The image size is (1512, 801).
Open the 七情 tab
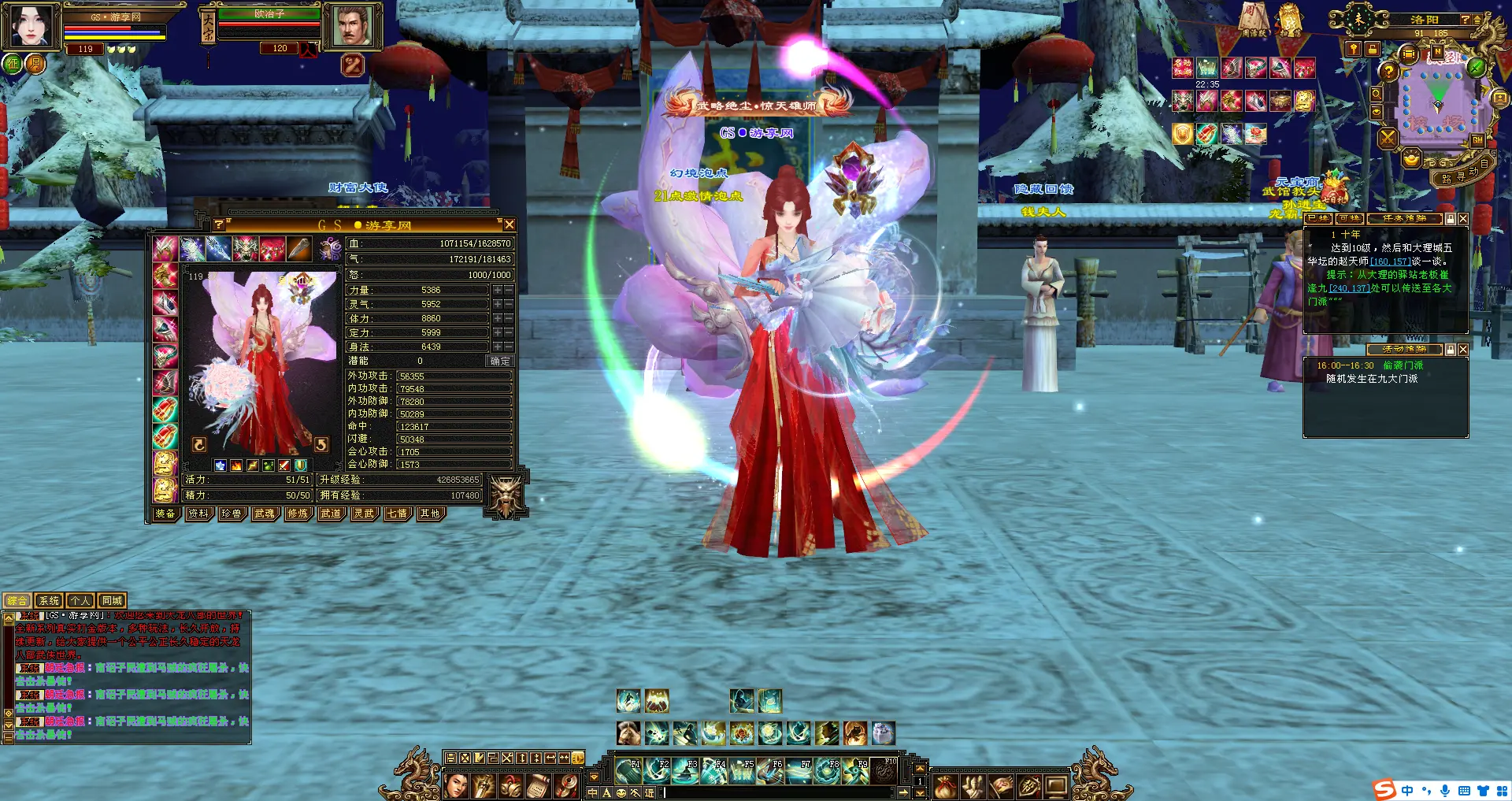pos(397,514)
